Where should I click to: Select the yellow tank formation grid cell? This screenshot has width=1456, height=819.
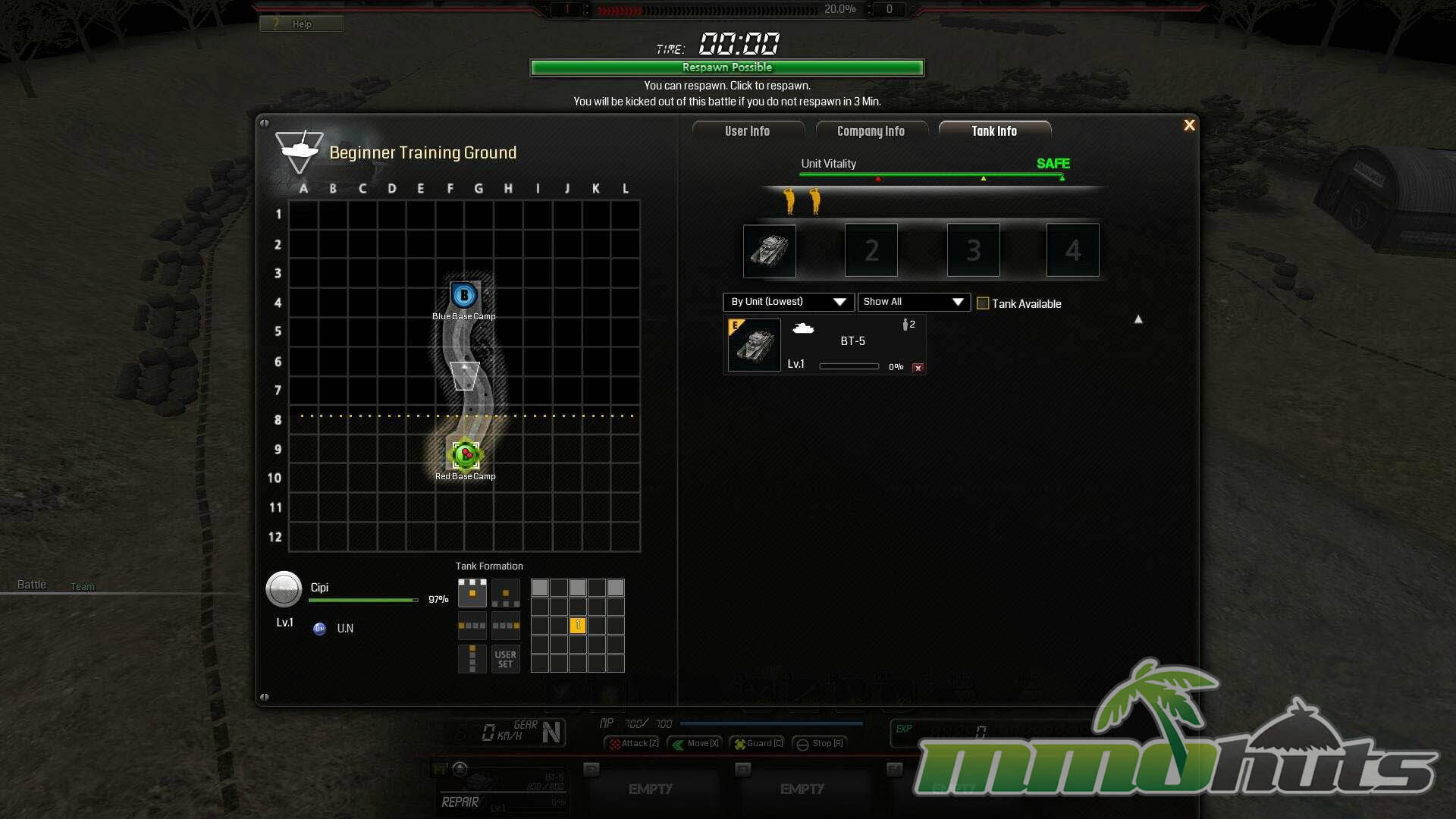pos(578,626)
